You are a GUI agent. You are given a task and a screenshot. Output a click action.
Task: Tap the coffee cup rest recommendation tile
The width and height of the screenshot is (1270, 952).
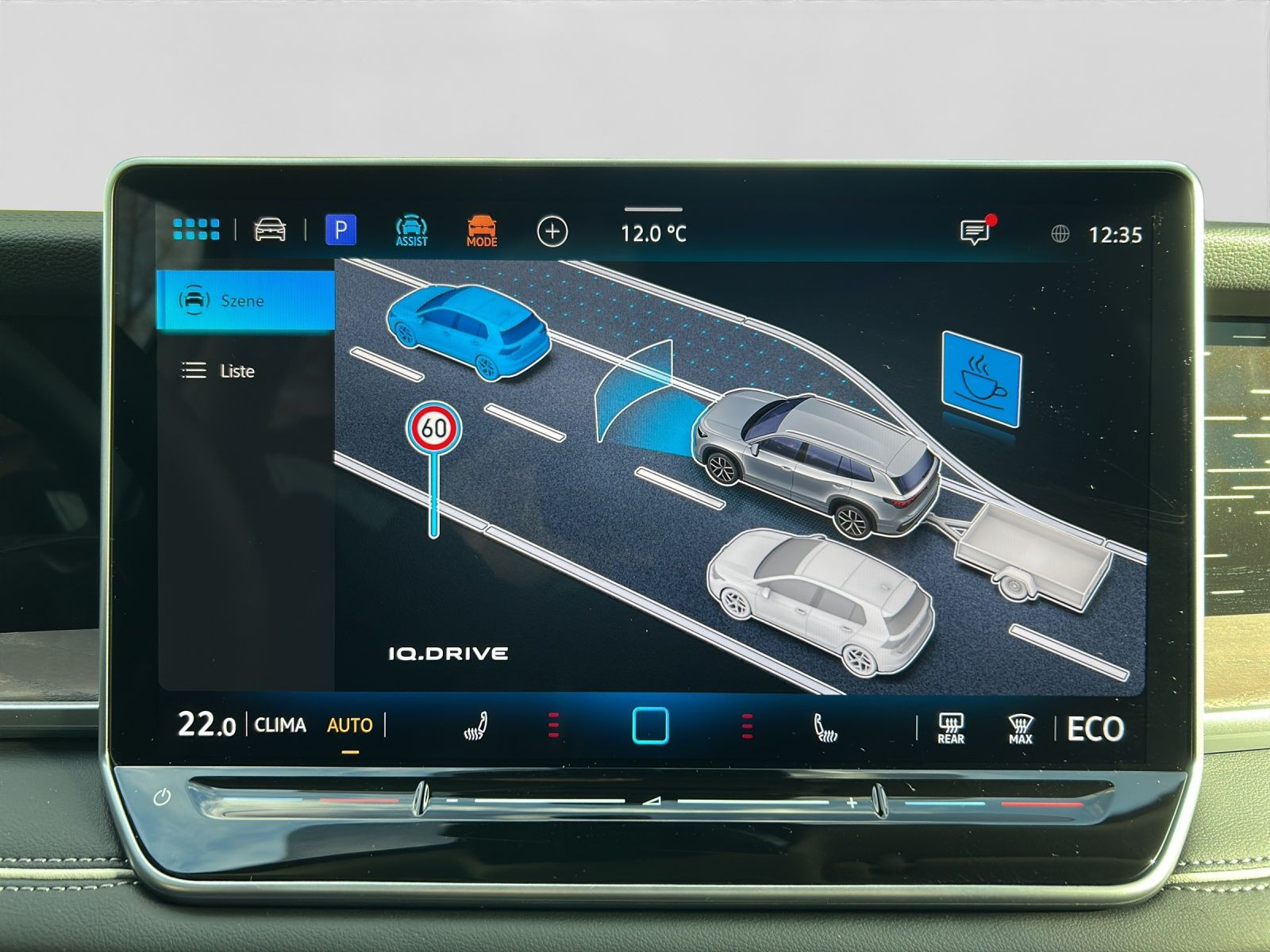(x=981, y=380)
